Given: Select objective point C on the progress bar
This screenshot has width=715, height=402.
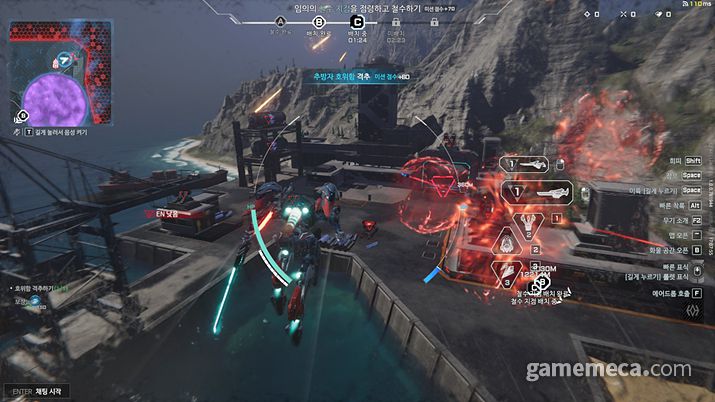Looking at the screenshot, I should click(x=358, y=21).
